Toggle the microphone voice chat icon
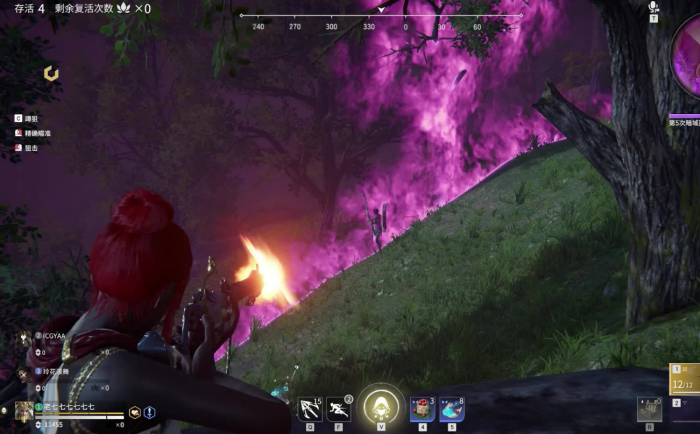 [x=653, y=8]
